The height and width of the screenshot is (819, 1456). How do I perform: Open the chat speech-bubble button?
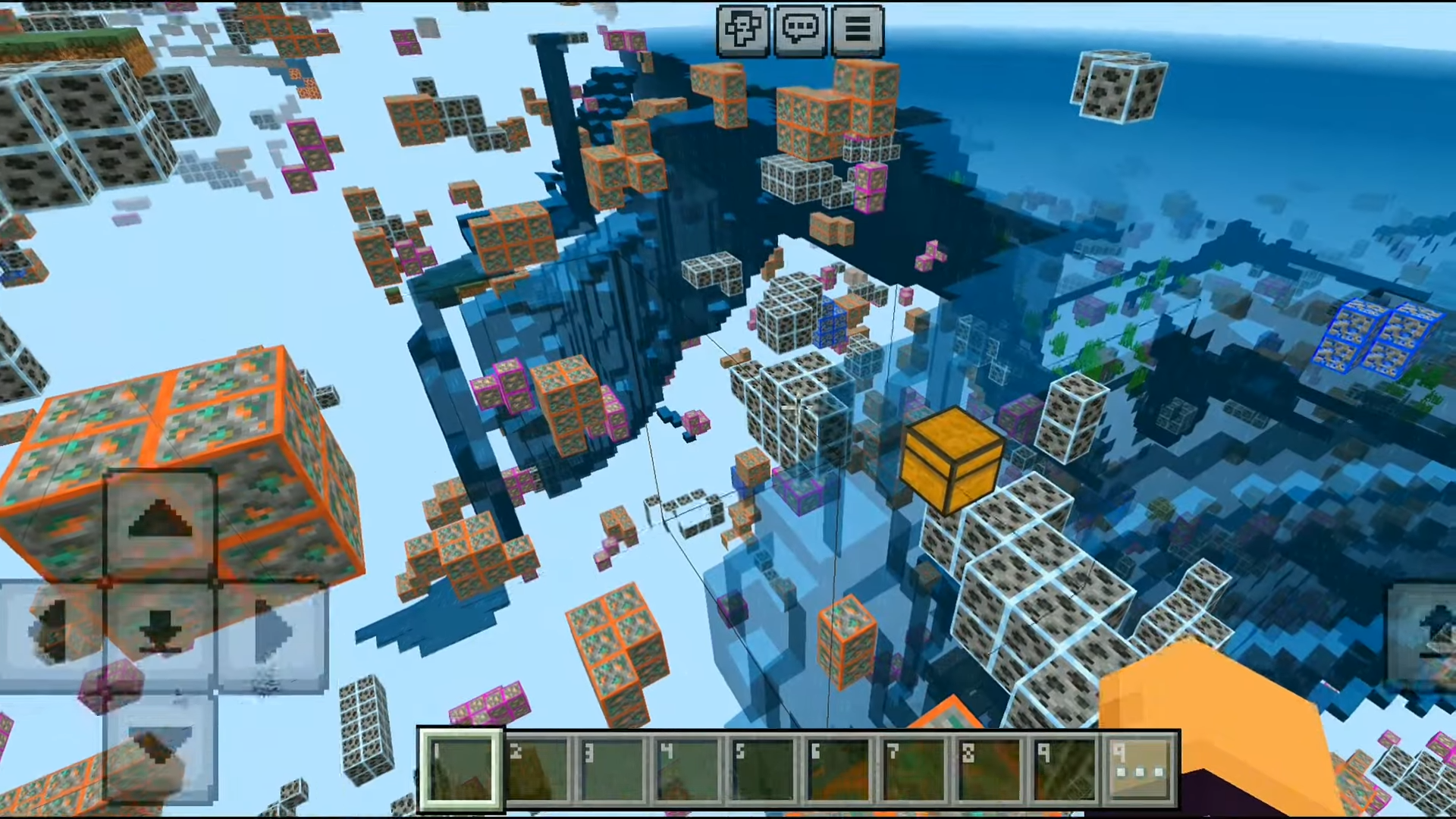(800, 30)
